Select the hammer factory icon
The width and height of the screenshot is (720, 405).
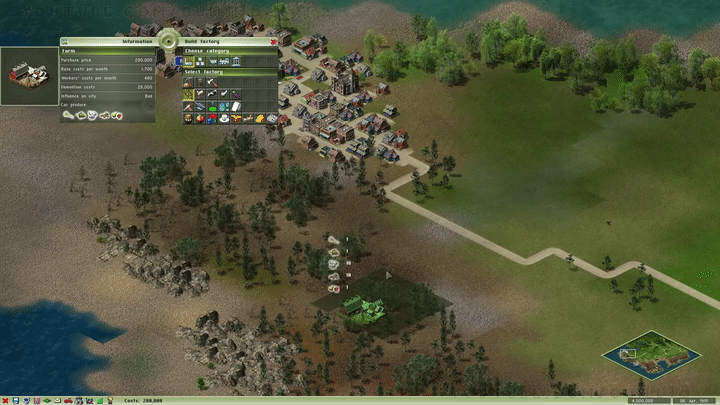pyautogui.click(x=212, y=82)
